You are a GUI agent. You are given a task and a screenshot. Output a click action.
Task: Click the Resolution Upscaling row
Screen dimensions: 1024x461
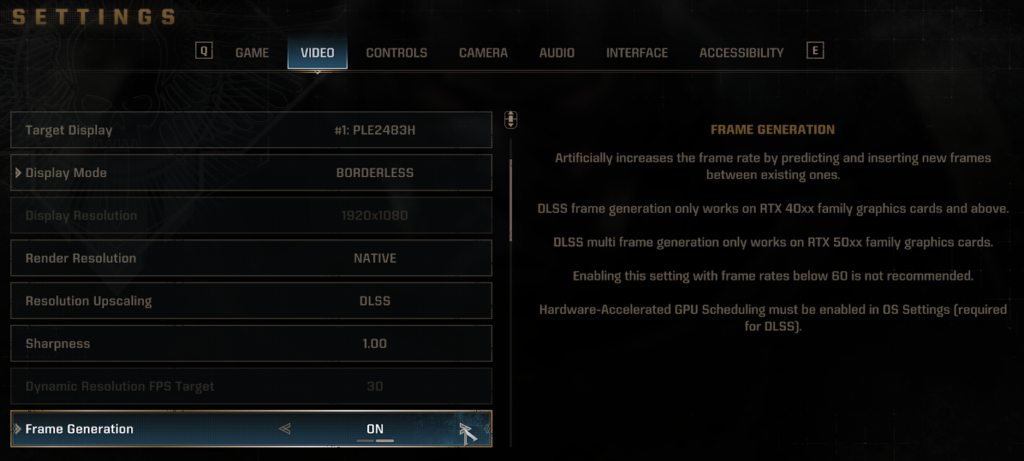click(x=251, y=301)
